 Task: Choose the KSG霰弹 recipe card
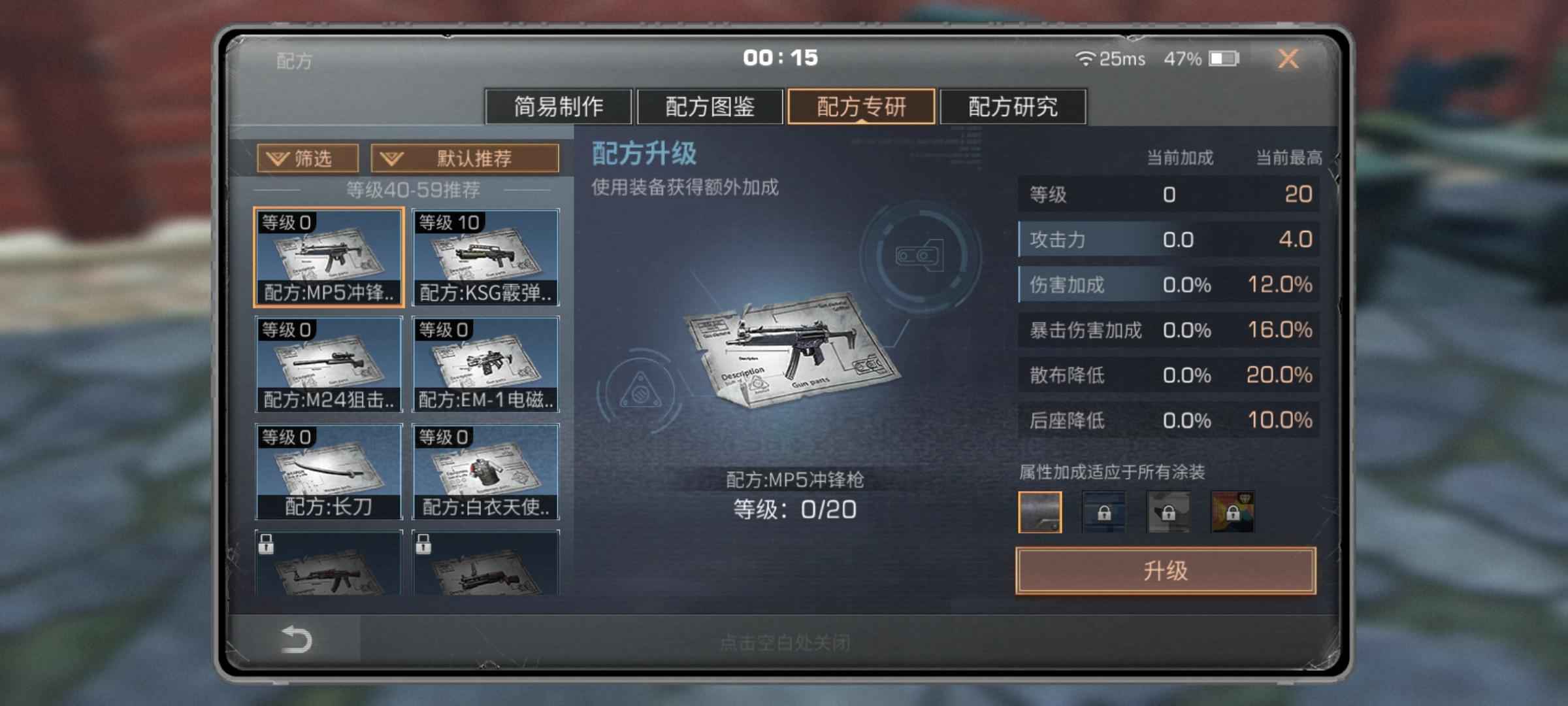tap(485, 258)
